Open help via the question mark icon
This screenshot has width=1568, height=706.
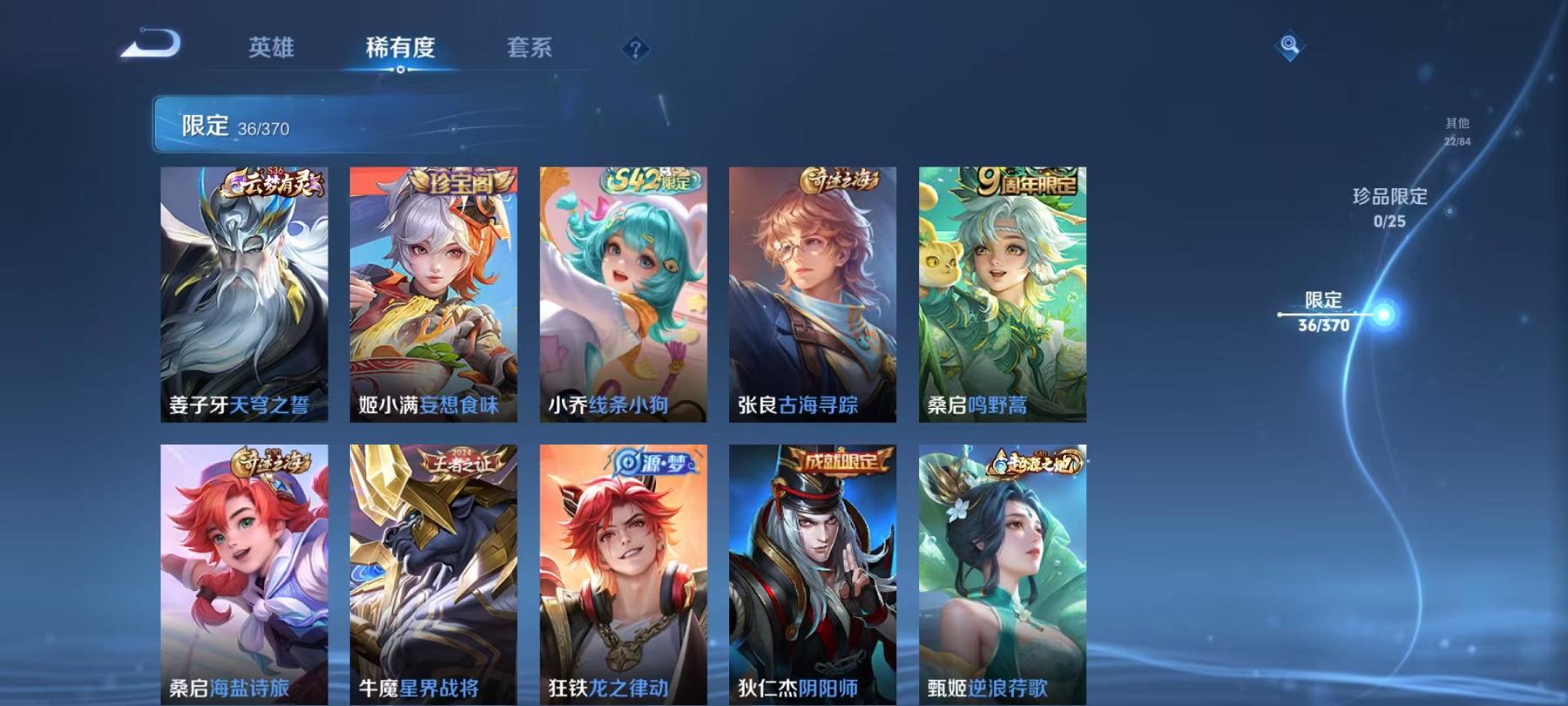pyautogui.click(x=635, y=50)
